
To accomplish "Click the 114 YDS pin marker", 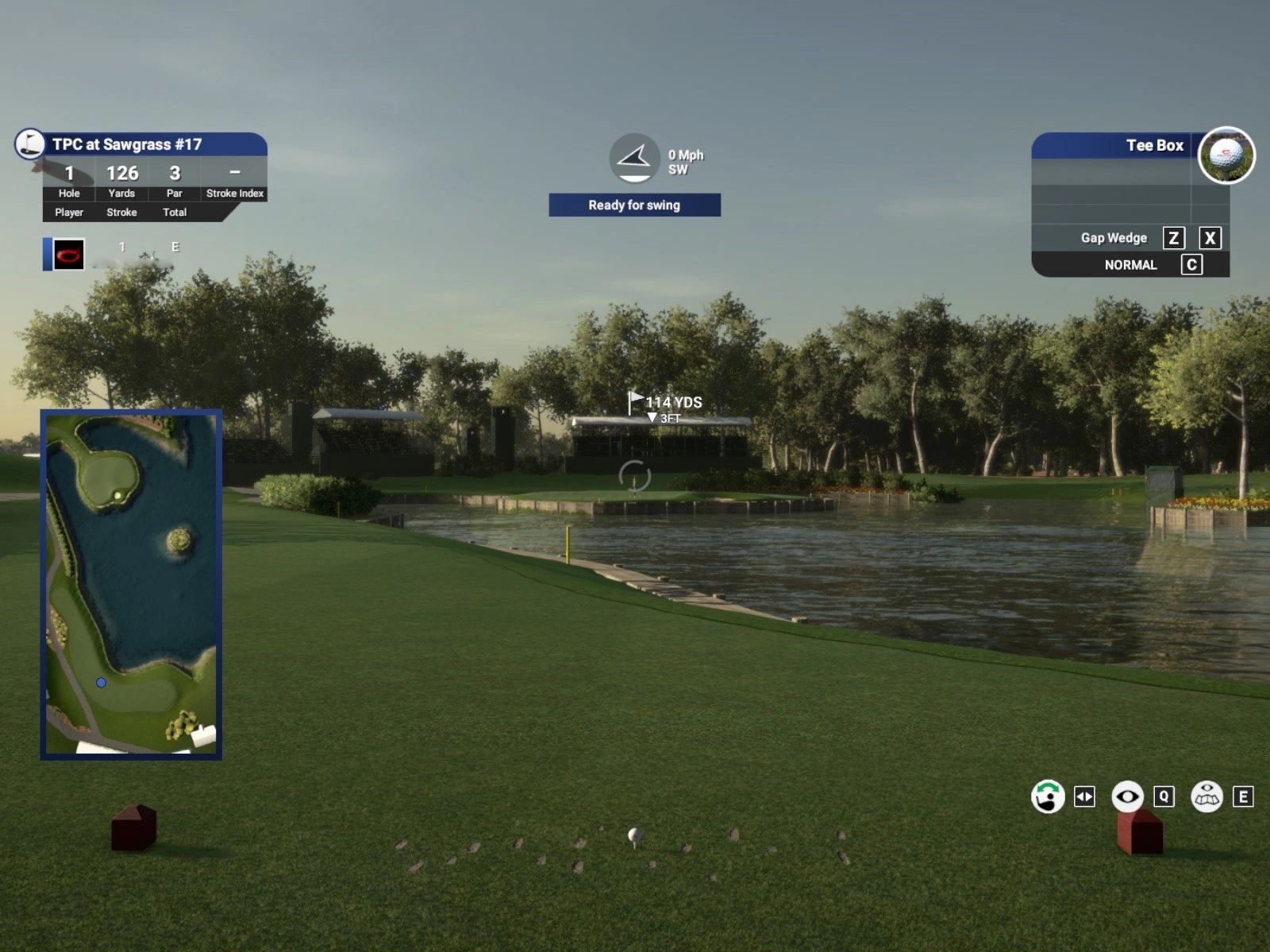I will [x=665, y=402].
